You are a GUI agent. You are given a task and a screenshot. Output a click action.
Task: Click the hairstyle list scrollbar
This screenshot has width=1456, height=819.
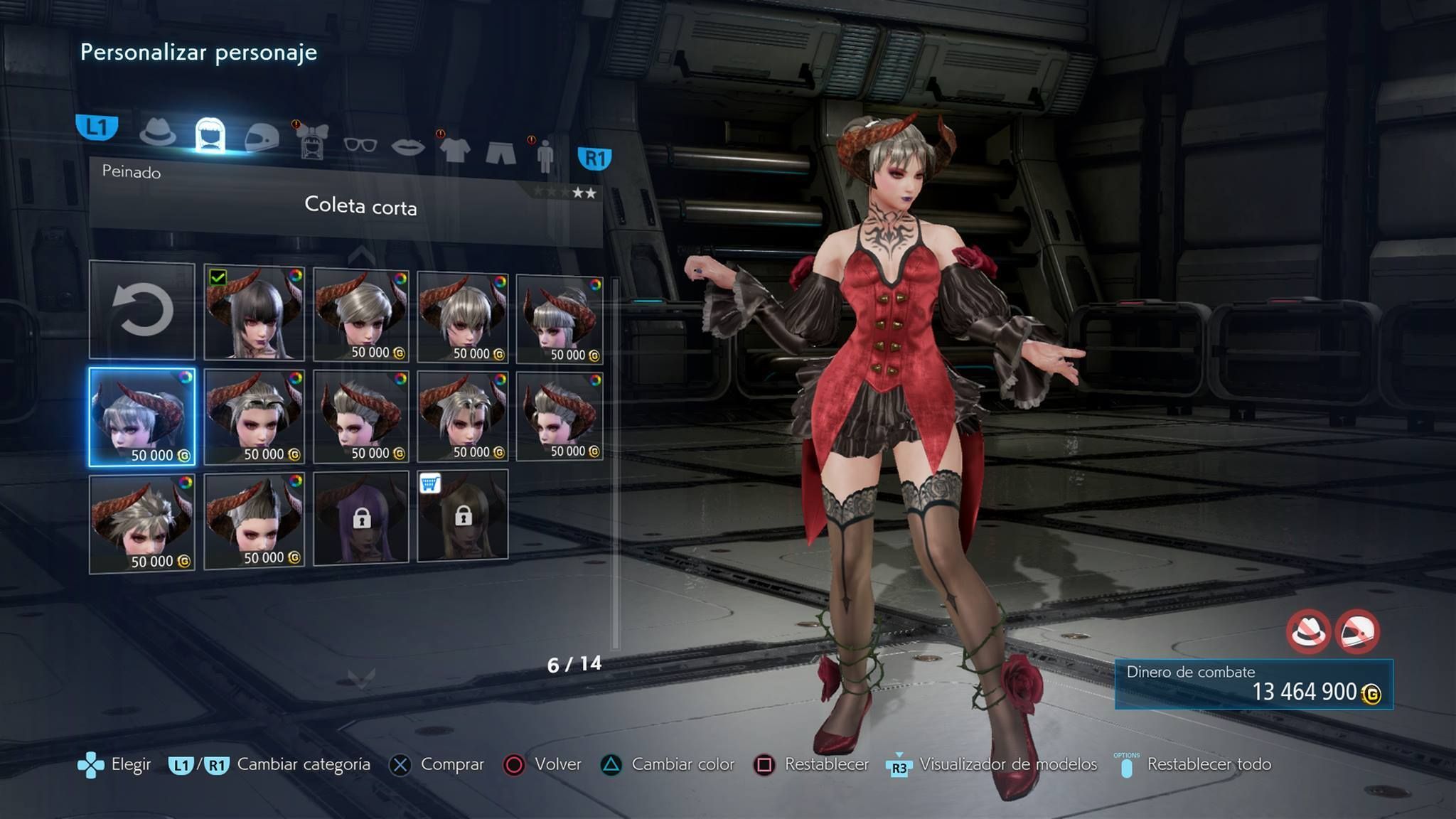[616, 462]
